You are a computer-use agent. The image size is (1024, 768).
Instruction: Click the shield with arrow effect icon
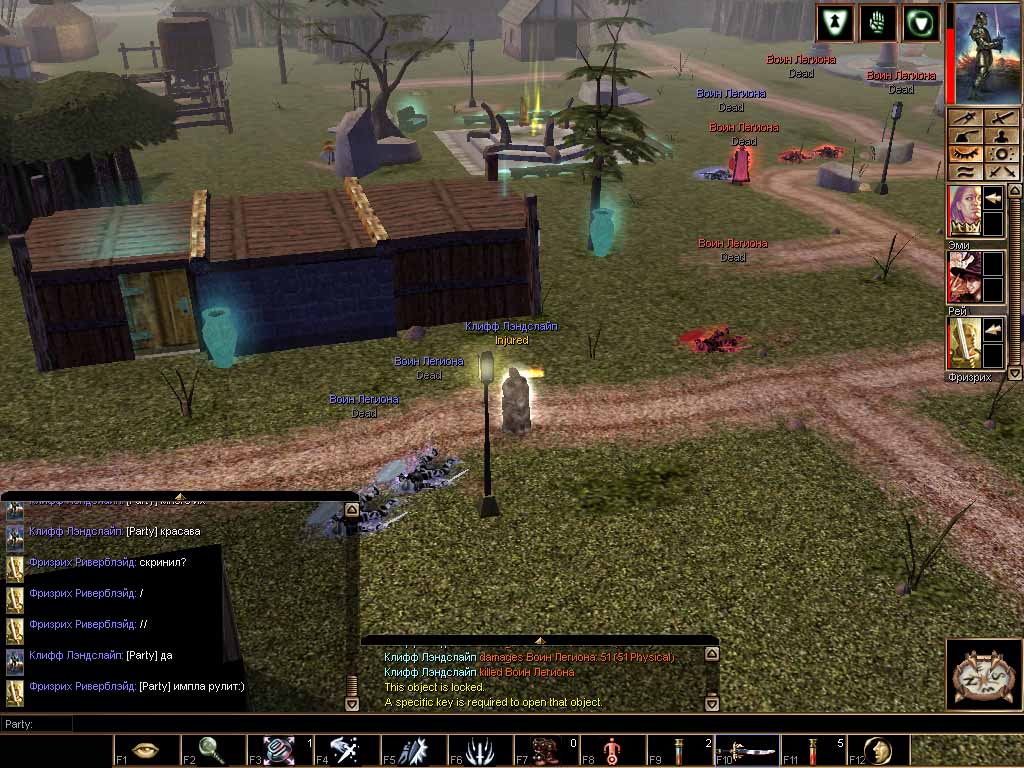coord(834,24)
